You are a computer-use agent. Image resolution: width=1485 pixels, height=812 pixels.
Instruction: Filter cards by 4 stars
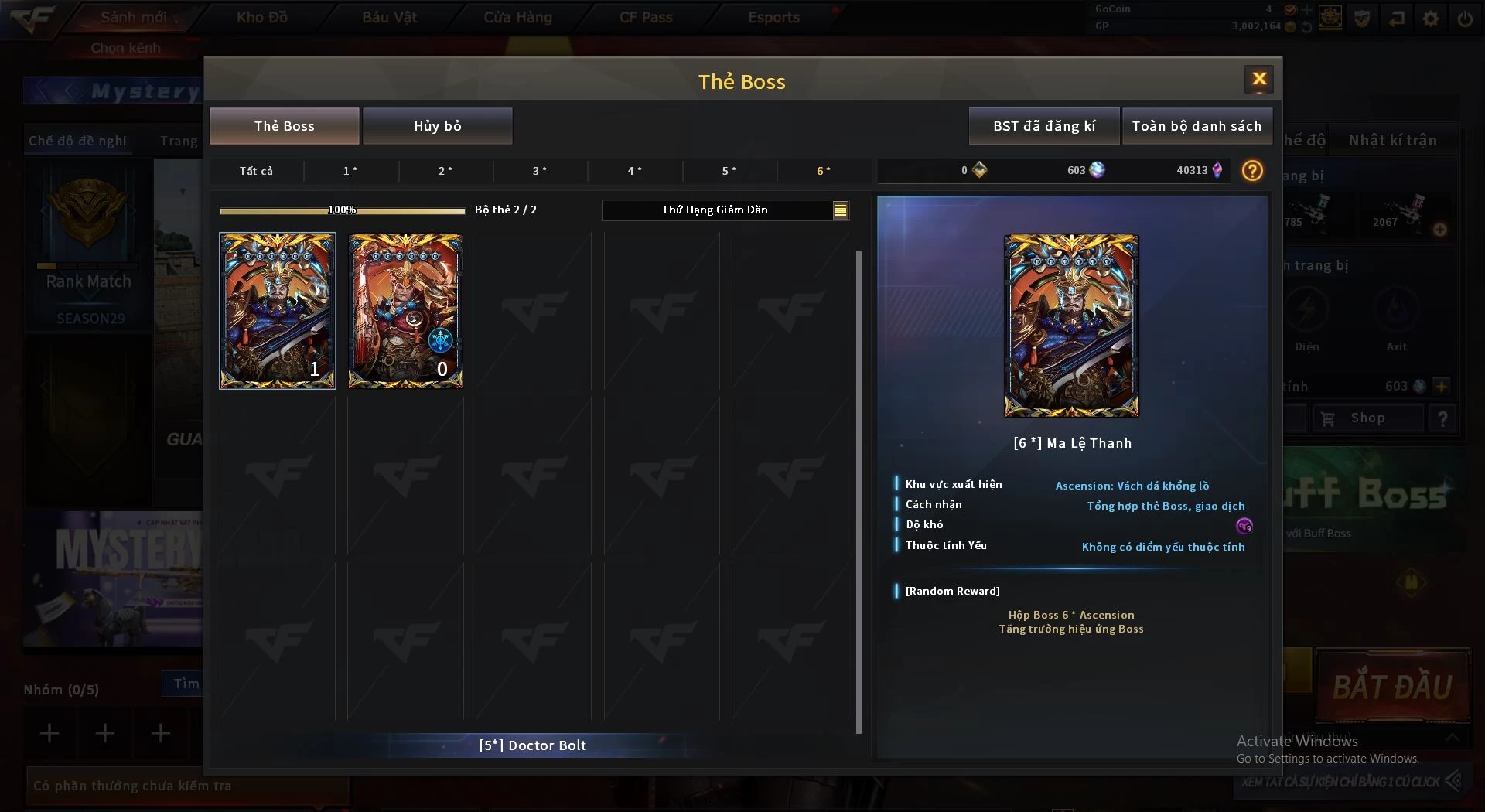(x=634, y=171)
